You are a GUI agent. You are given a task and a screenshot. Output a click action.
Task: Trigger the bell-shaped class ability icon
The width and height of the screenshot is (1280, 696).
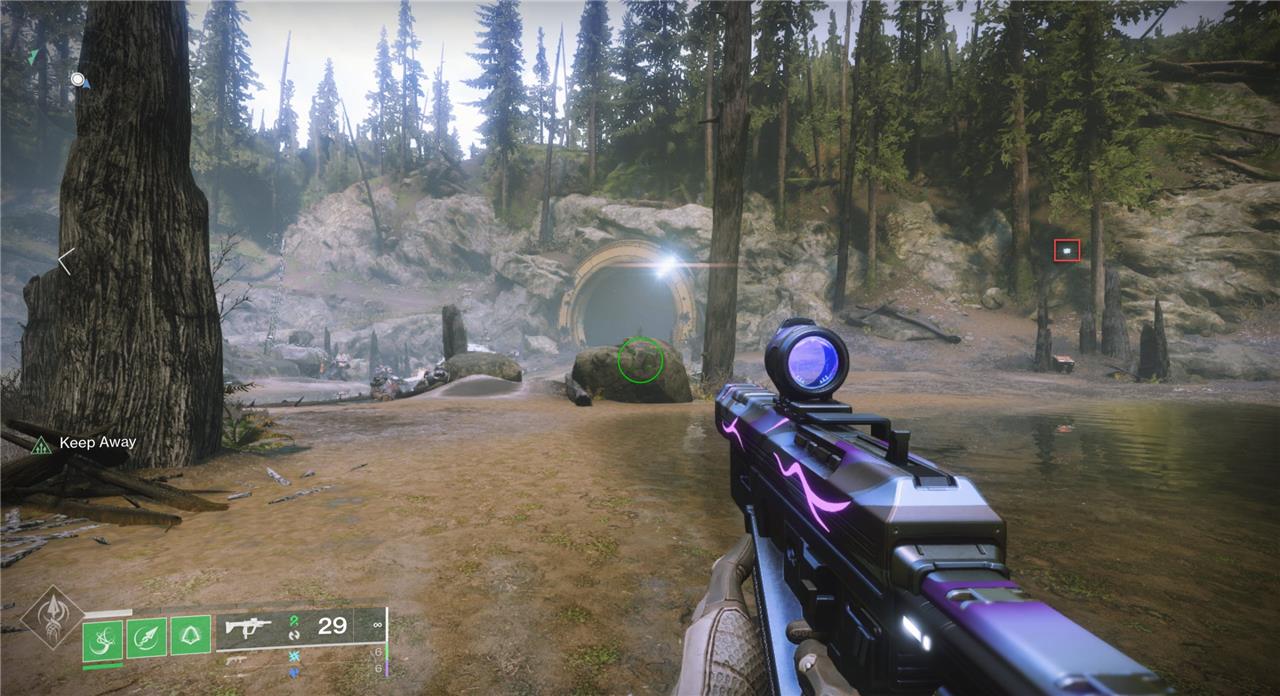pyautogui.click(x=190, y=637)
